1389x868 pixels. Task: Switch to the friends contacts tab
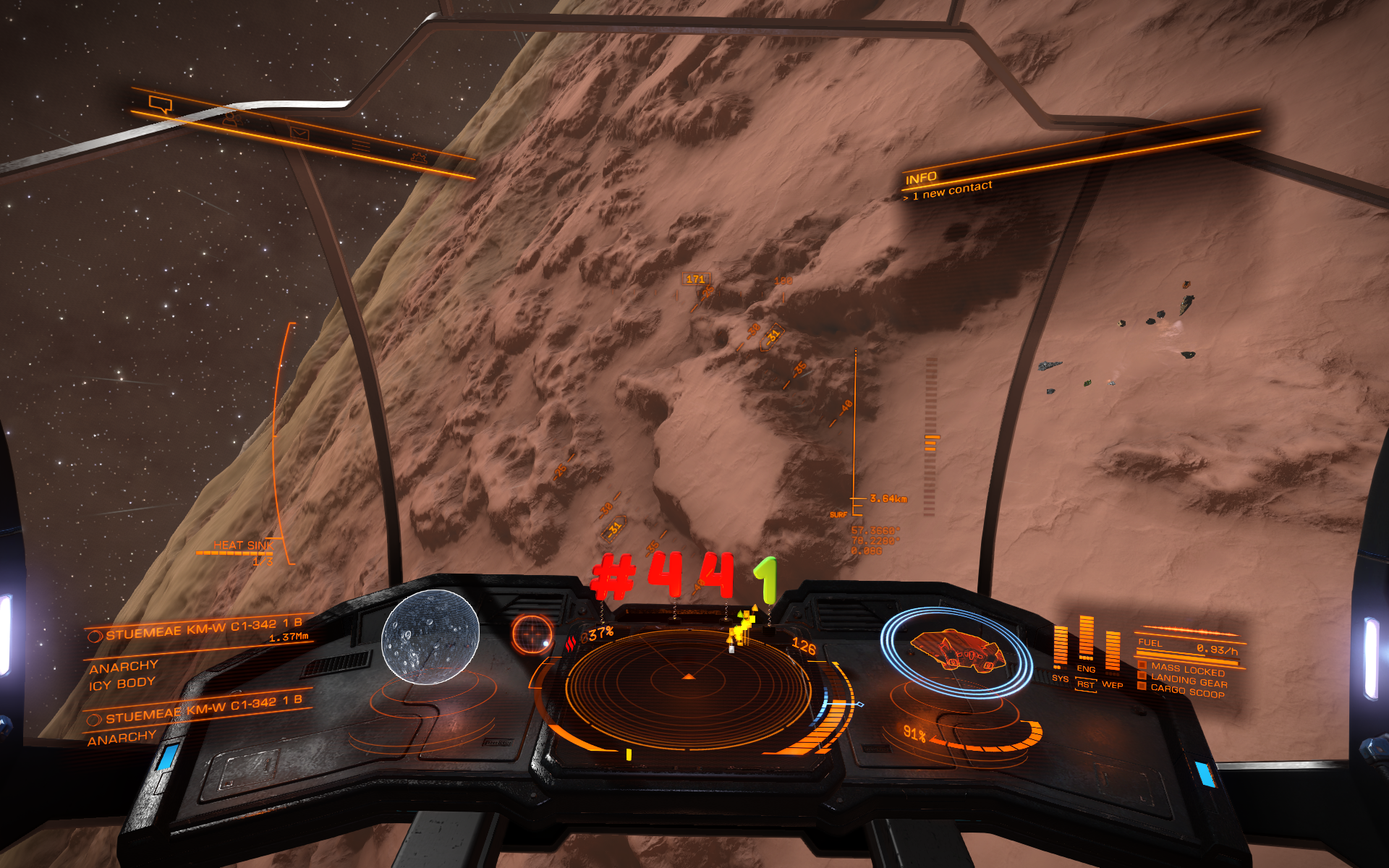point(231,119)
